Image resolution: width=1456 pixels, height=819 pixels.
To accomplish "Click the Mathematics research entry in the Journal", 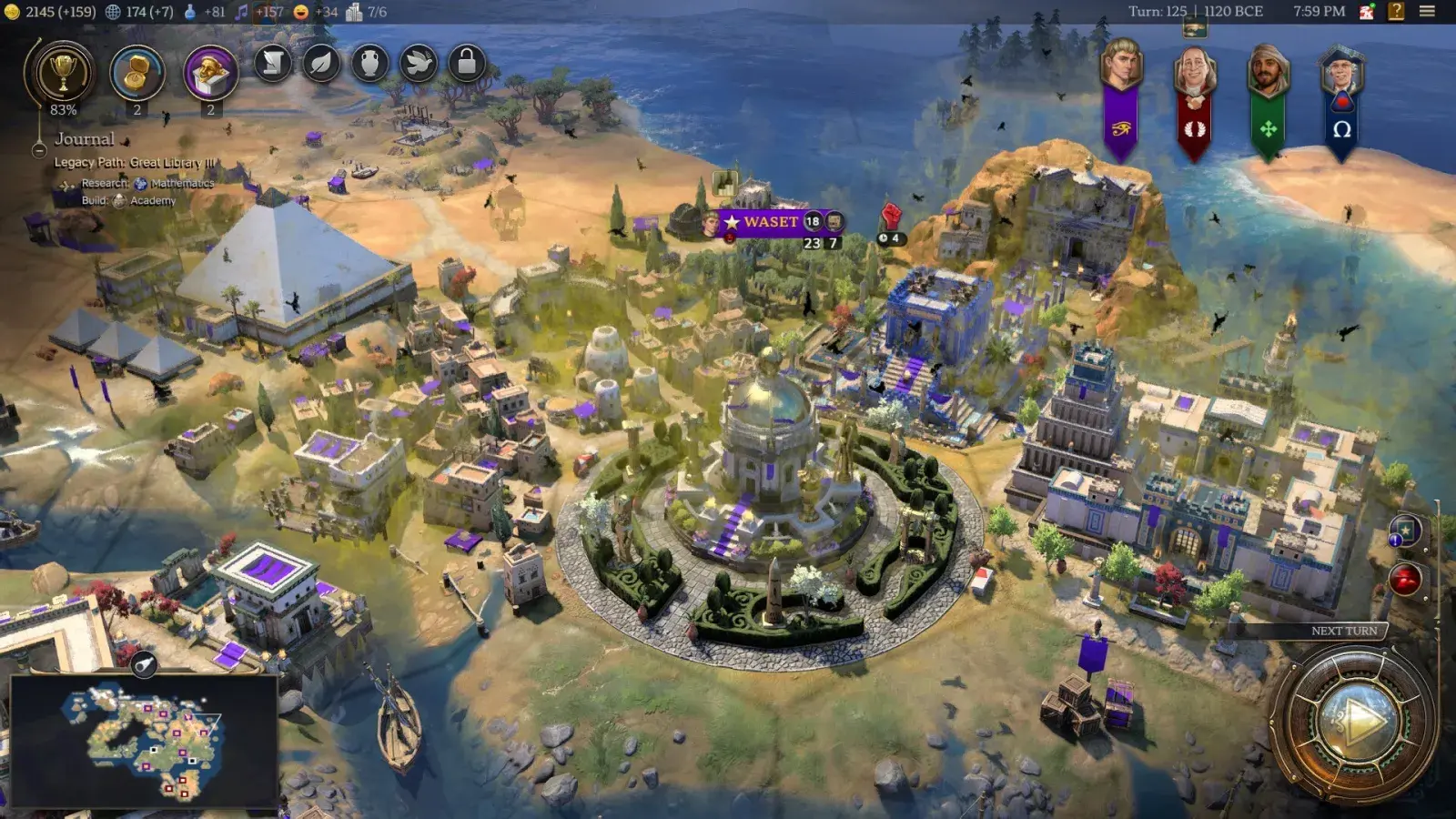I will coord(175,184).
